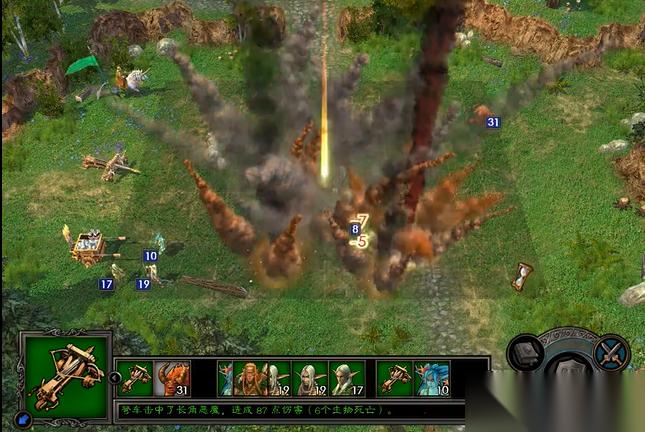645x432 pixels.
Task: Select the large ballista active unit portrait
Action: click(x=65, y=377)
